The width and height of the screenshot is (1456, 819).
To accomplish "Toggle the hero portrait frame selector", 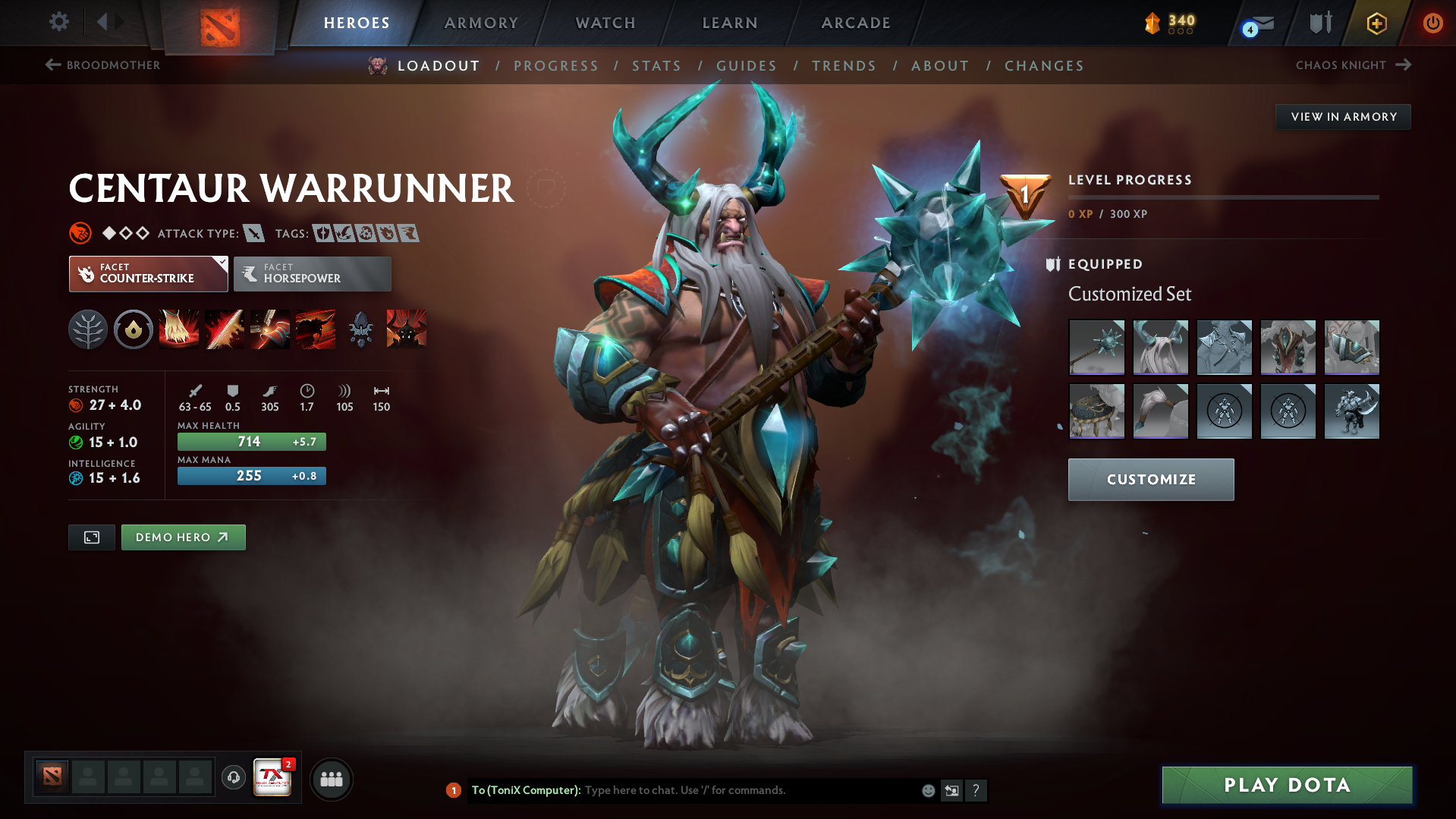I will pos(91,537).
